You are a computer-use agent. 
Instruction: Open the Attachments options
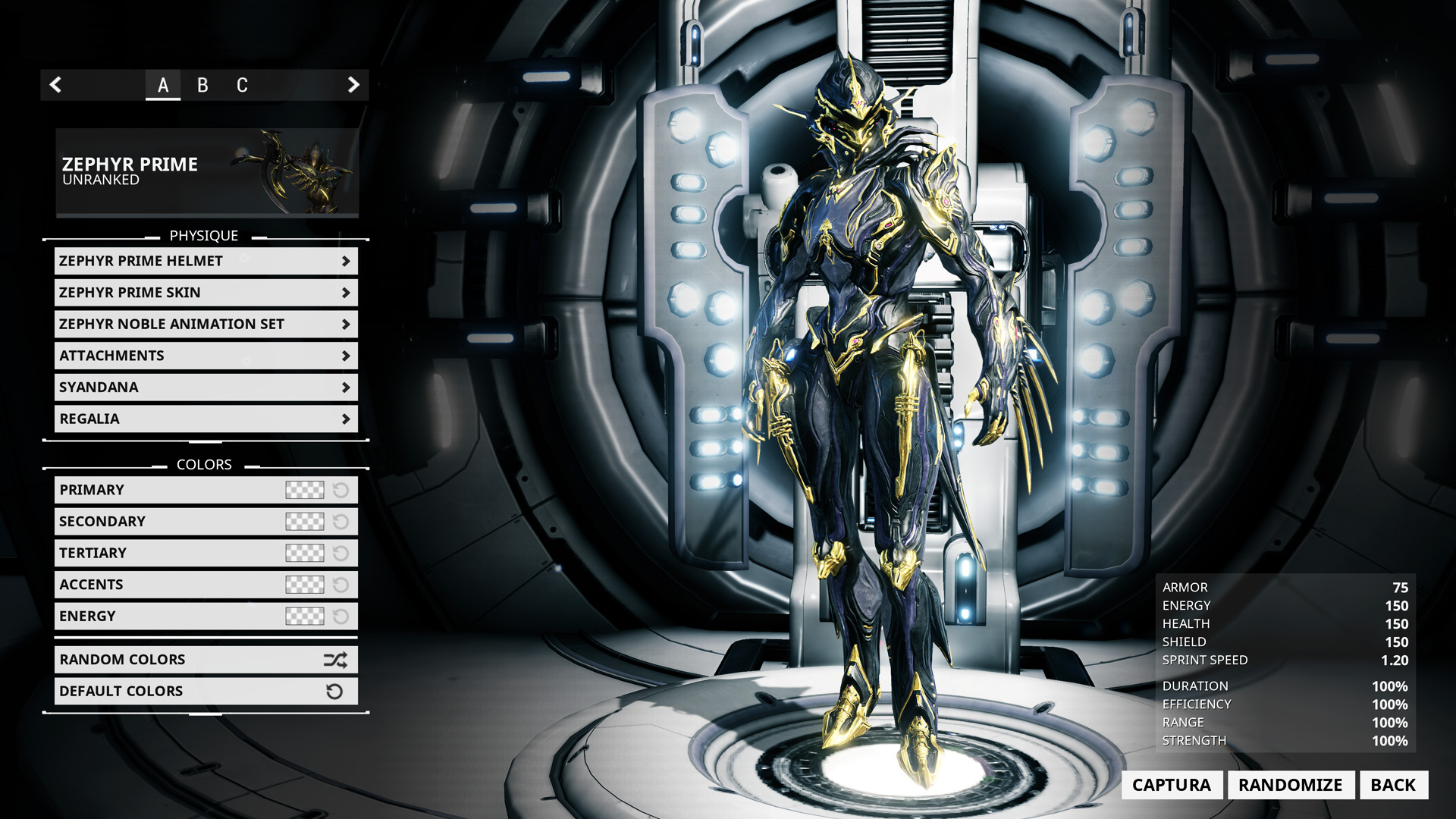click(205, 355)
